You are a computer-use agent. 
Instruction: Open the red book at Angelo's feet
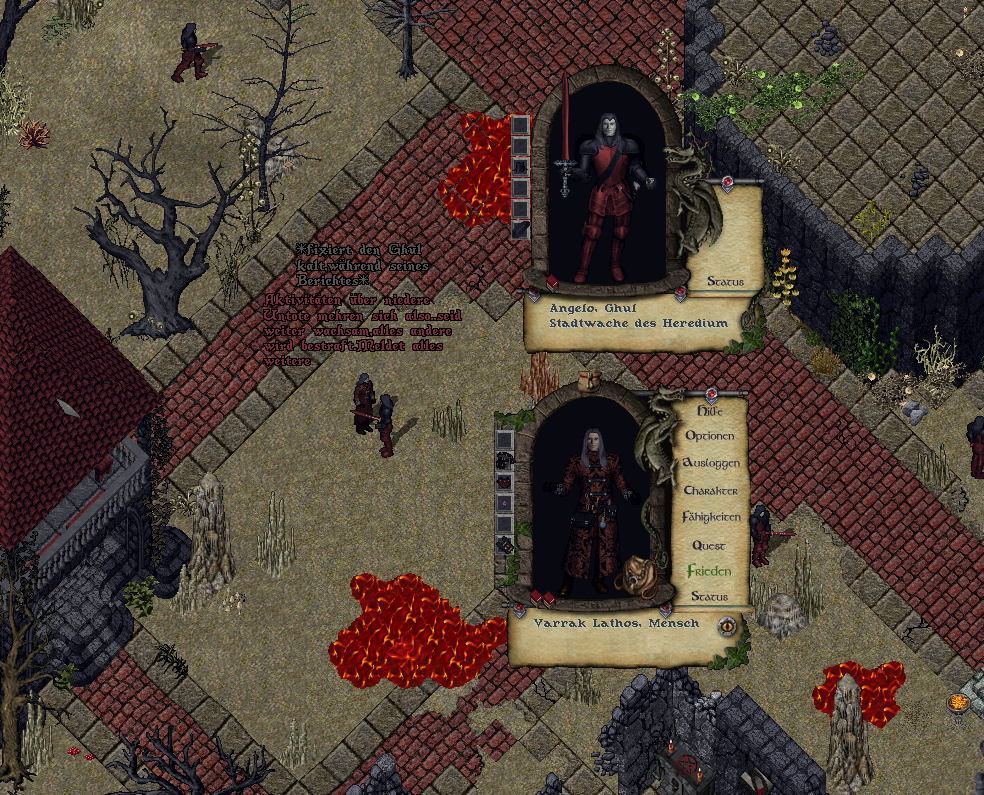551,281
